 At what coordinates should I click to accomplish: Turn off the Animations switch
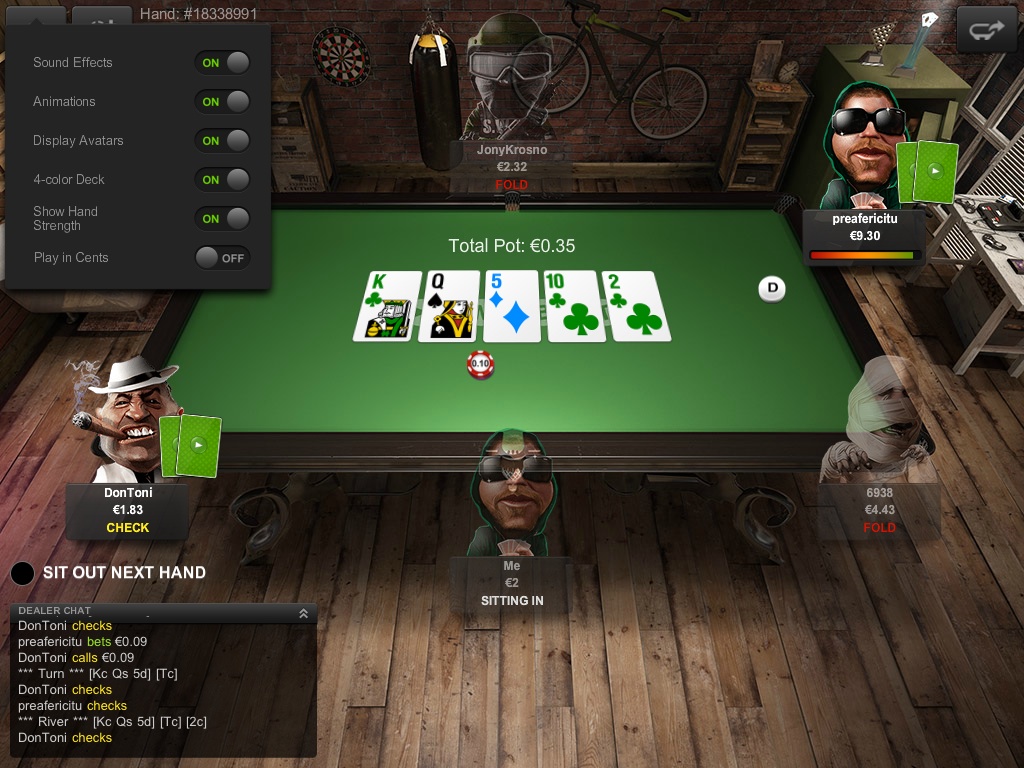pyautogui.click(x=222, y=101)
